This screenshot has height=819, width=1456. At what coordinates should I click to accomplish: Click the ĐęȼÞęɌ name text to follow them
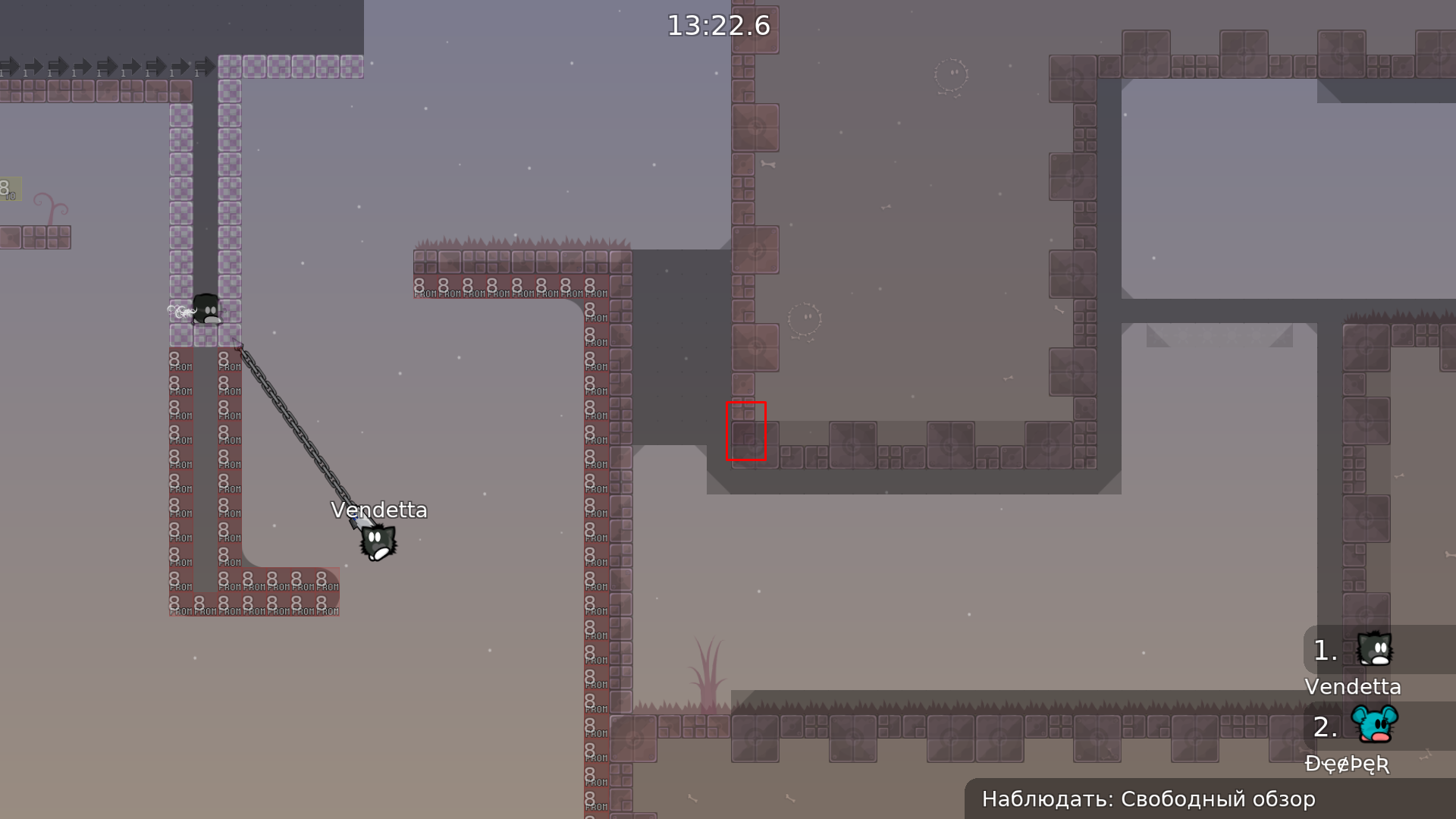[1347, 764]
